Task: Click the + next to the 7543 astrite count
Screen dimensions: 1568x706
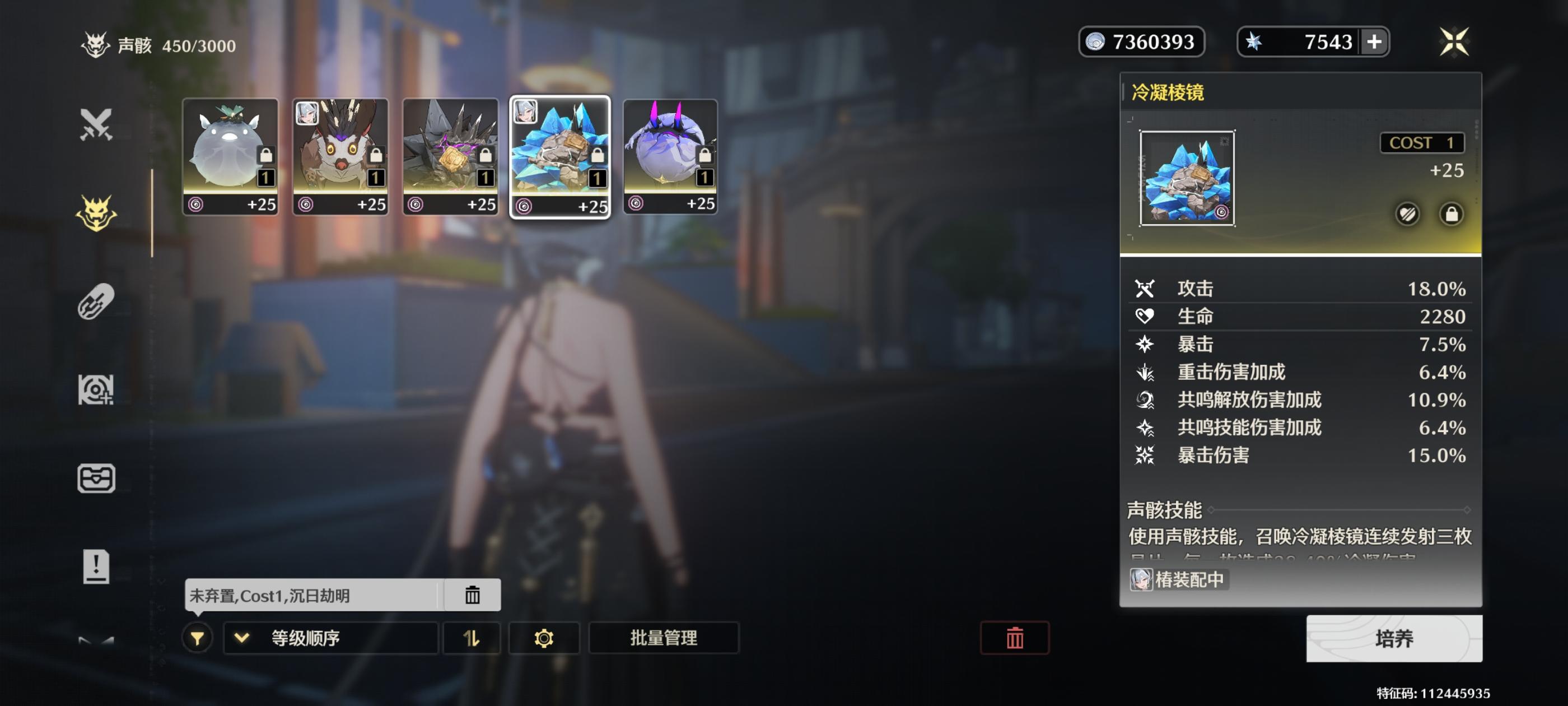Action: pyautogui.click(x=1374, y=41)
